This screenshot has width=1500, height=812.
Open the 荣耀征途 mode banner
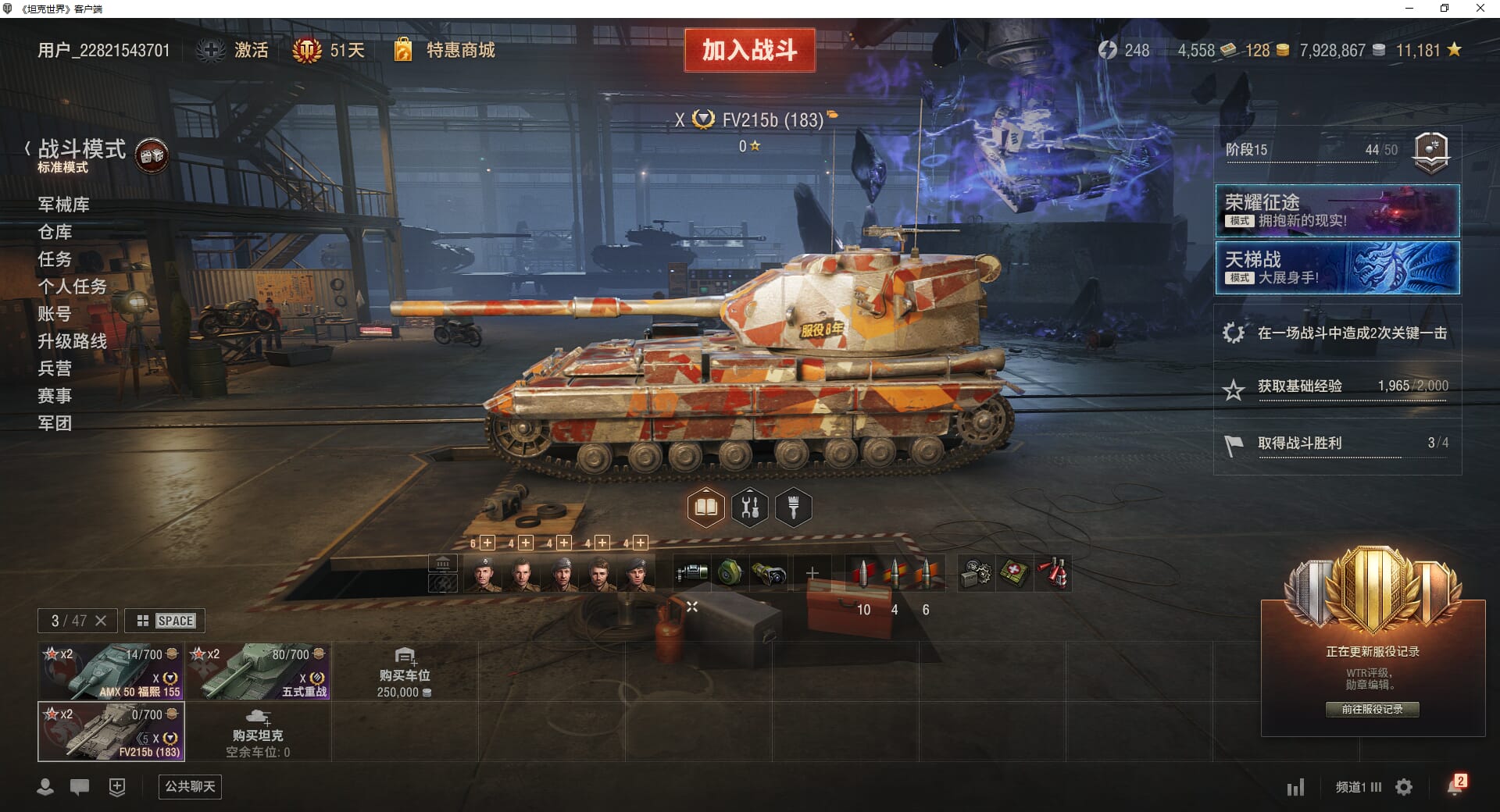[x=1337, y=211]
